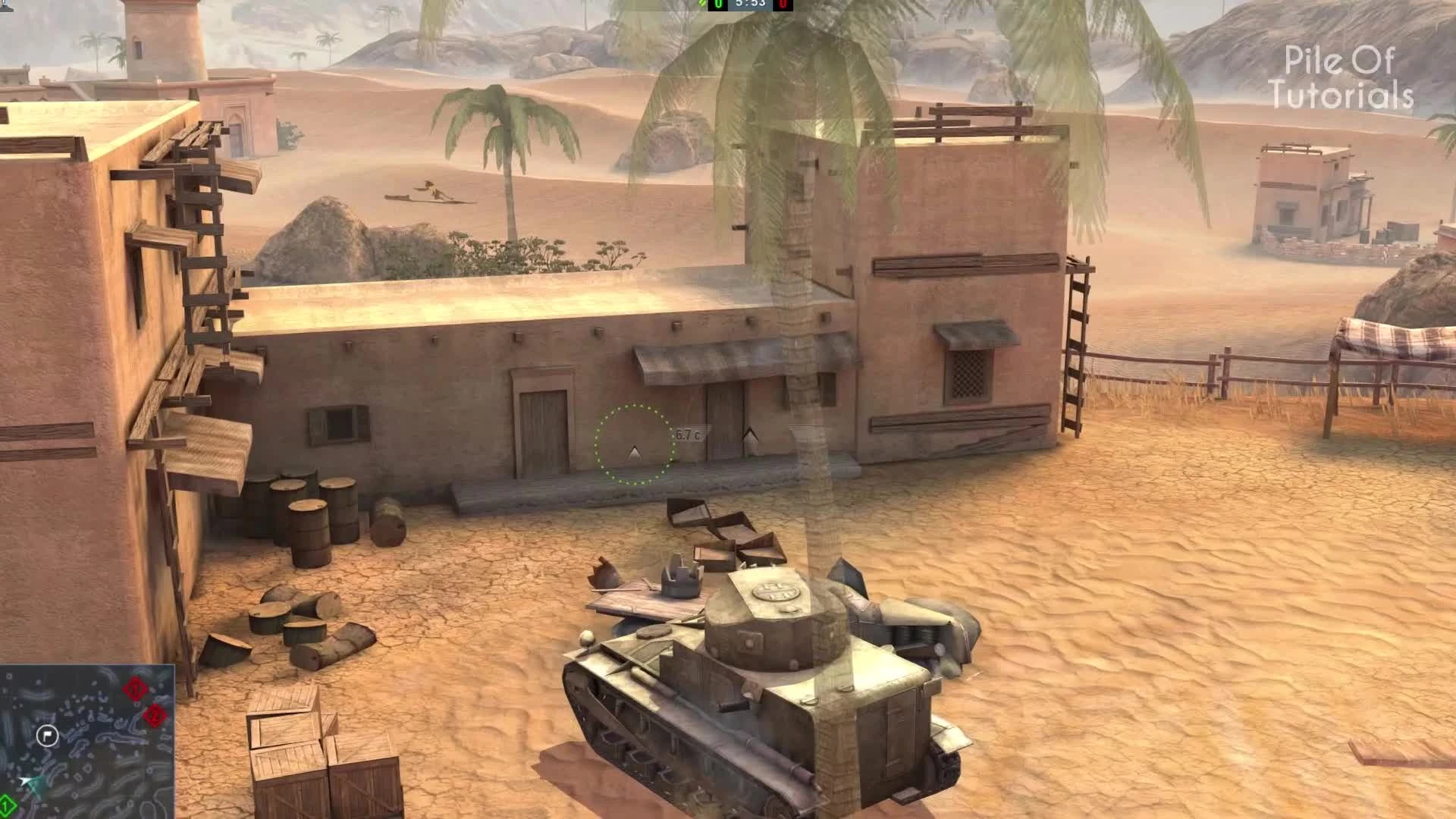Click the flag capture point on the minimap
Viewport: 1456px width, 819px height.
pyautogui.click(x=48, y=736)
